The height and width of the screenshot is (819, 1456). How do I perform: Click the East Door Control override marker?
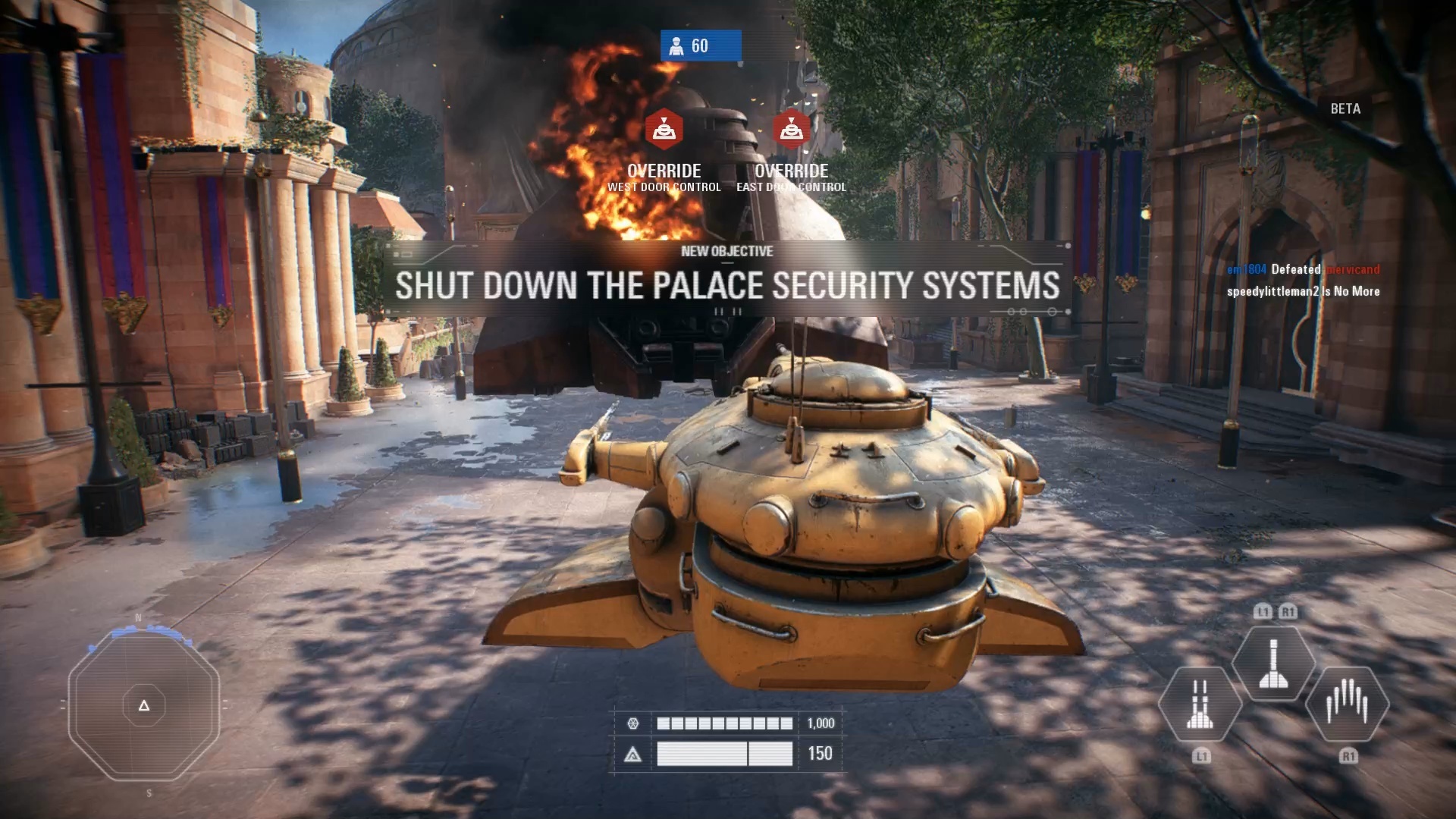pos(791,129)
